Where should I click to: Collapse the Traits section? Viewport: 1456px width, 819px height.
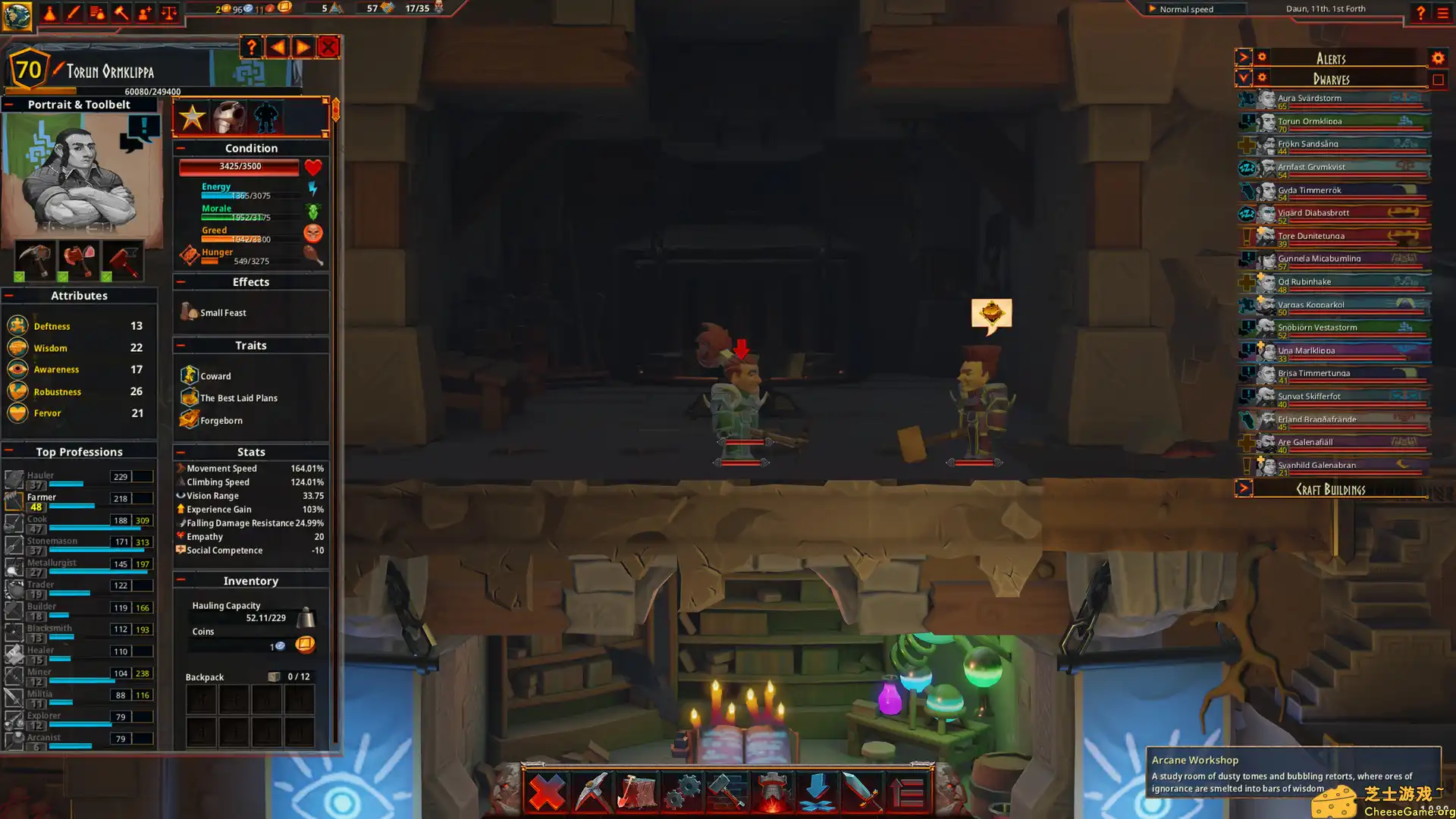[180, 345]
